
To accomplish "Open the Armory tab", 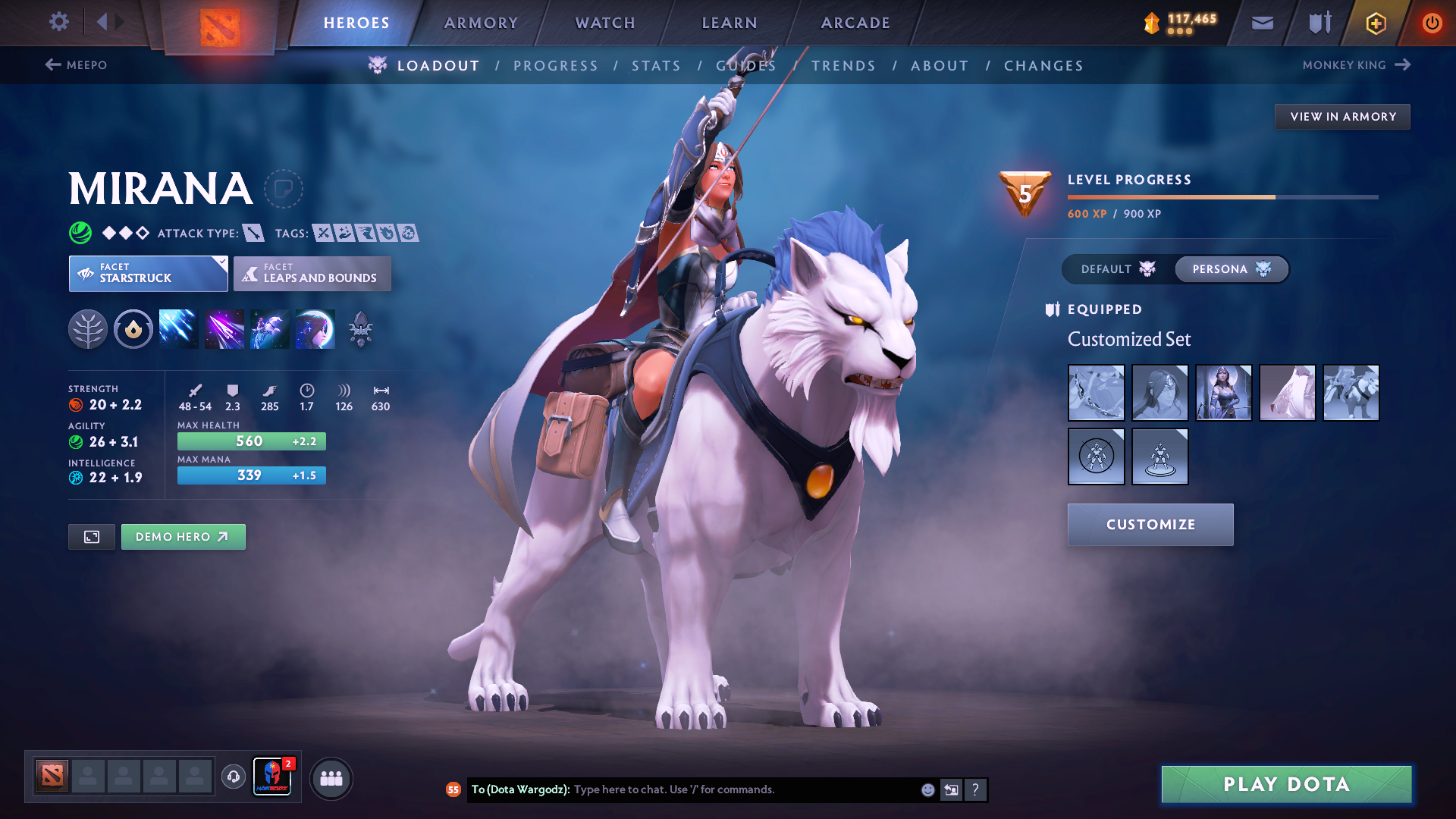I will (481, 23).
